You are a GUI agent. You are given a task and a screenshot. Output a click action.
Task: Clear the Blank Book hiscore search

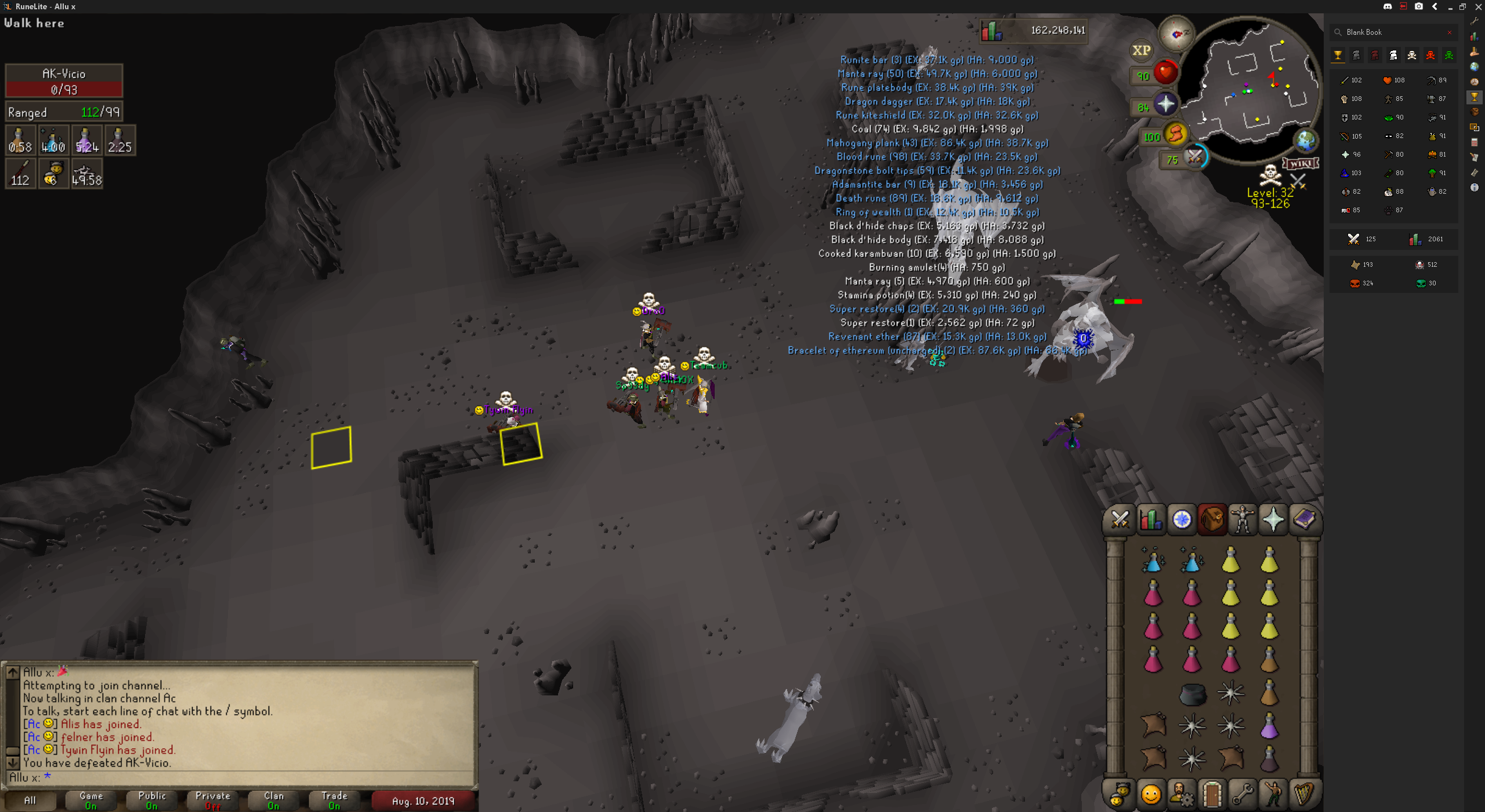point(1450,32)
